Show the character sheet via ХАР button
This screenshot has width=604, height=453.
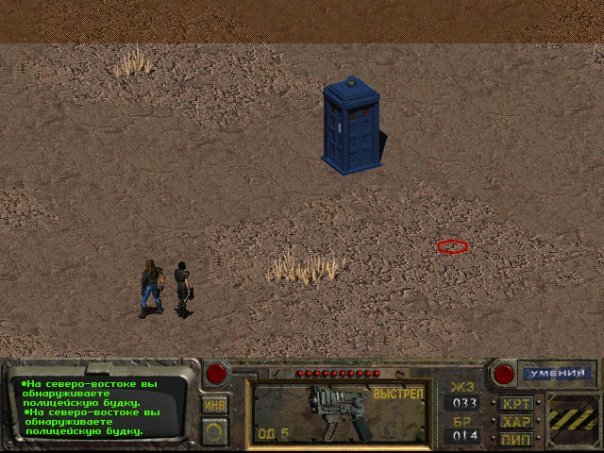click(516, 421)
